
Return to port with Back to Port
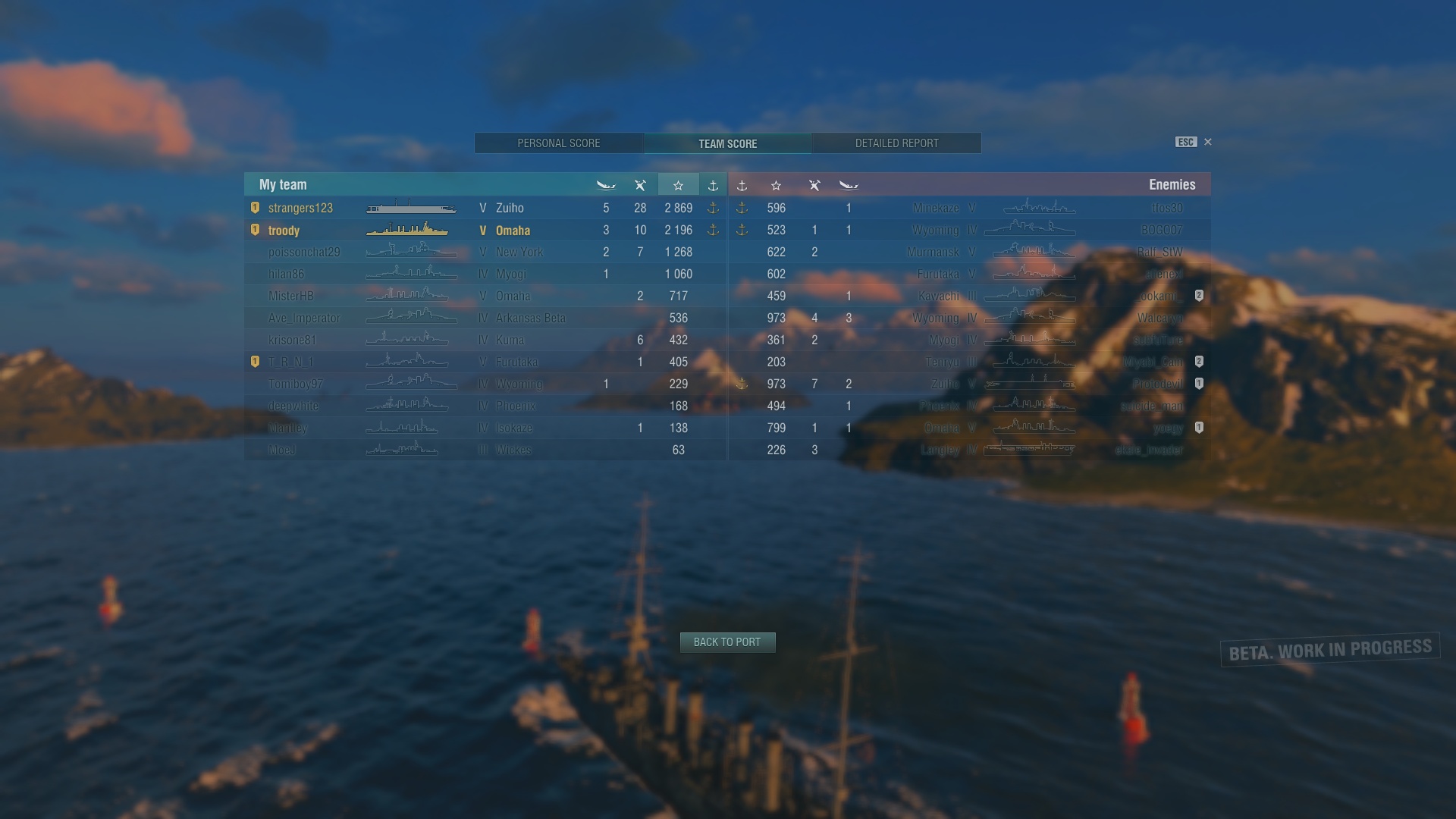pos(727,642)
